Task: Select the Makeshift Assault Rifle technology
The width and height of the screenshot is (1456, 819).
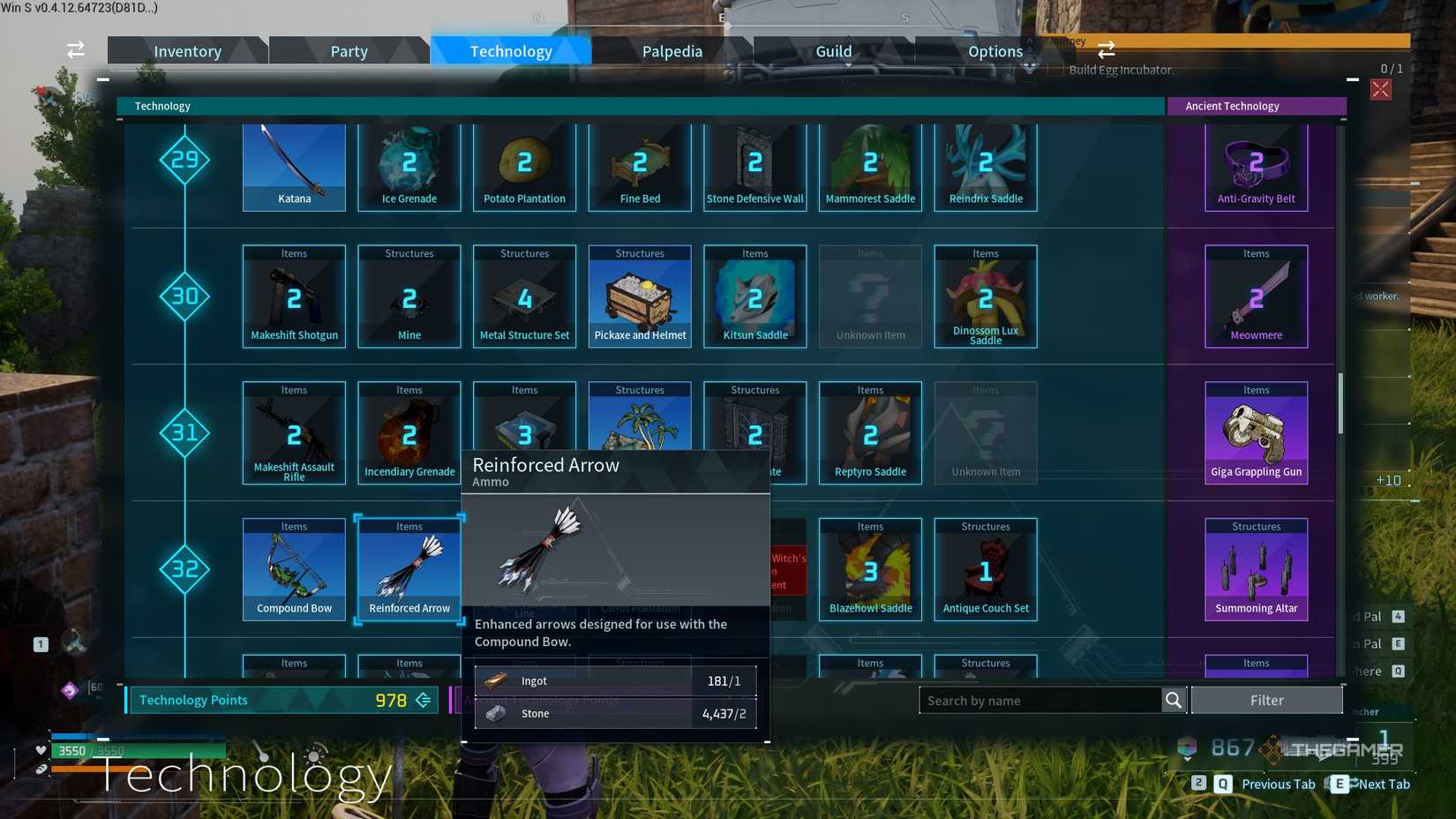Action: [293, 432]
